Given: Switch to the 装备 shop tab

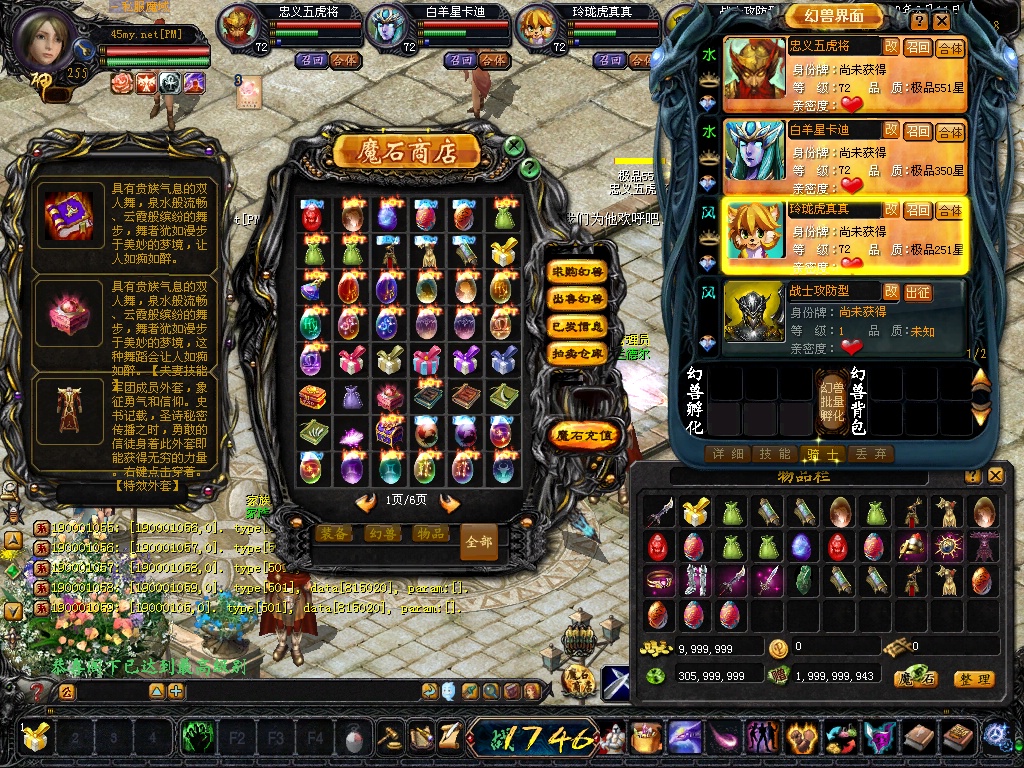Looking at the screenshot, I should (x=334, y=534).
